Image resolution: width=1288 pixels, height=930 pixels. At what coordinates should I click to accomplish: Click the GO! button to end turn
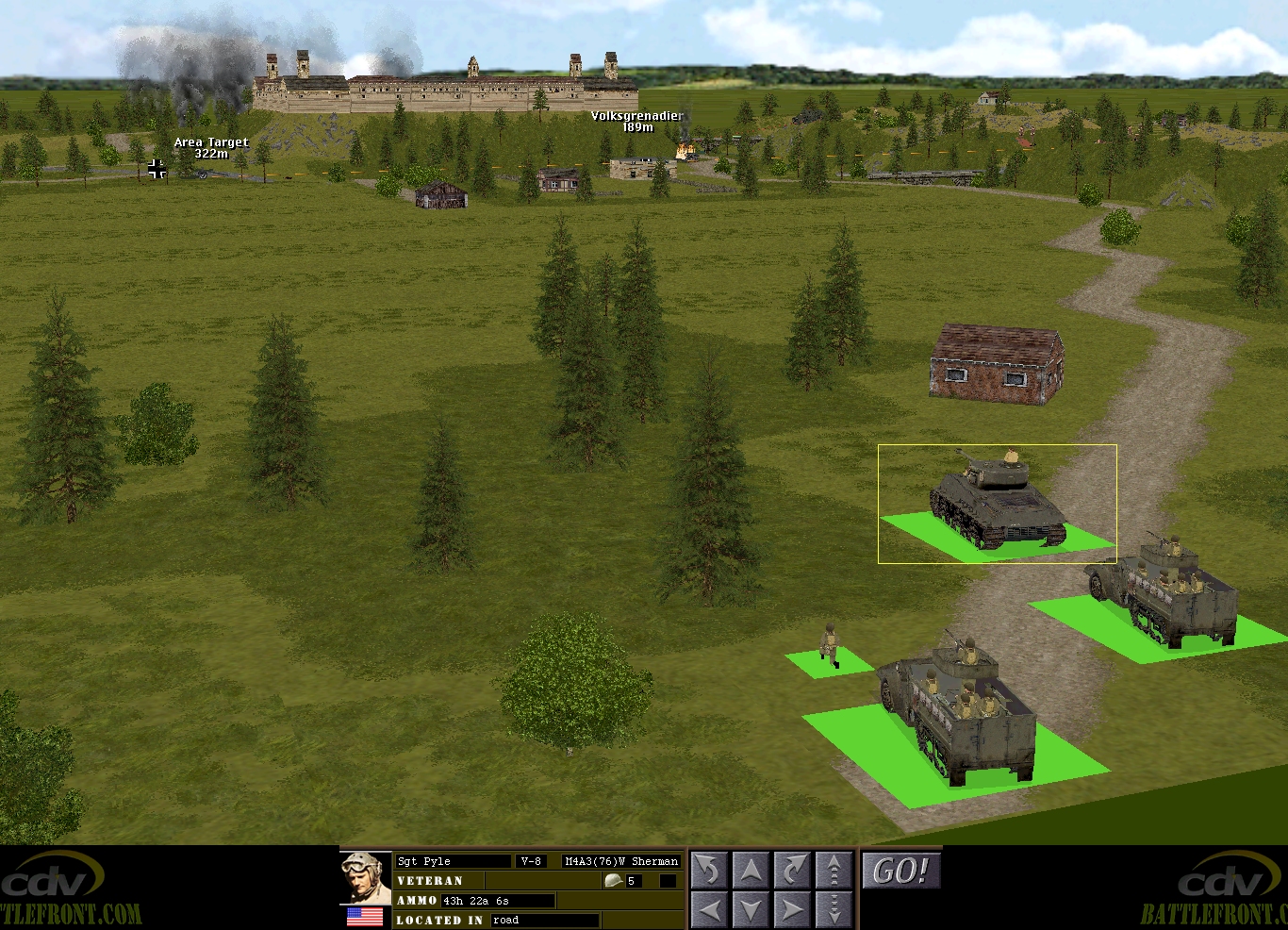click(x=900, y=871)
